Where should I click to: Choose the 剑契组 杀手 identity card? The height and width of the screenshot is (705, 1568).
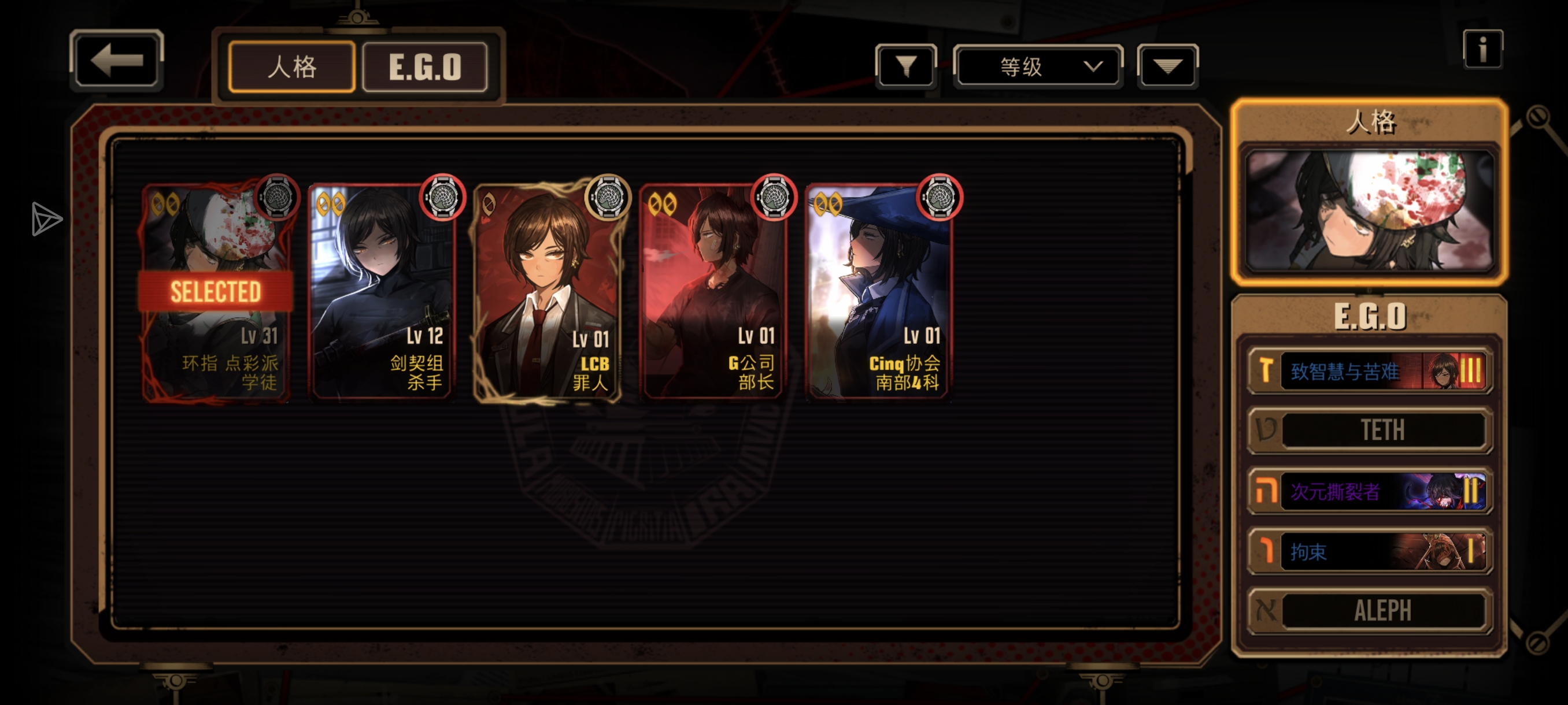[382, 292]
